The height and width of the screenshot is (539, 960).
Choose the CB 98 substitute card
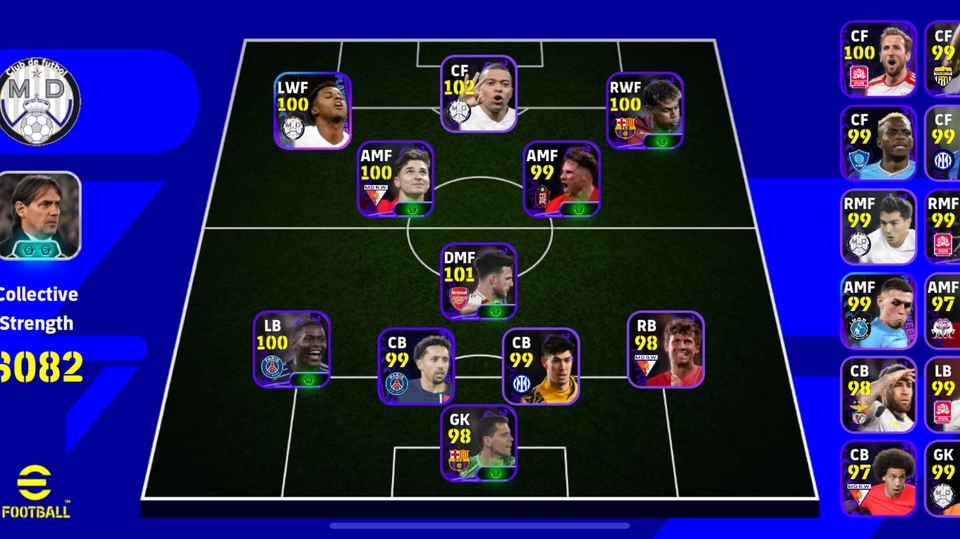point(878,395)
